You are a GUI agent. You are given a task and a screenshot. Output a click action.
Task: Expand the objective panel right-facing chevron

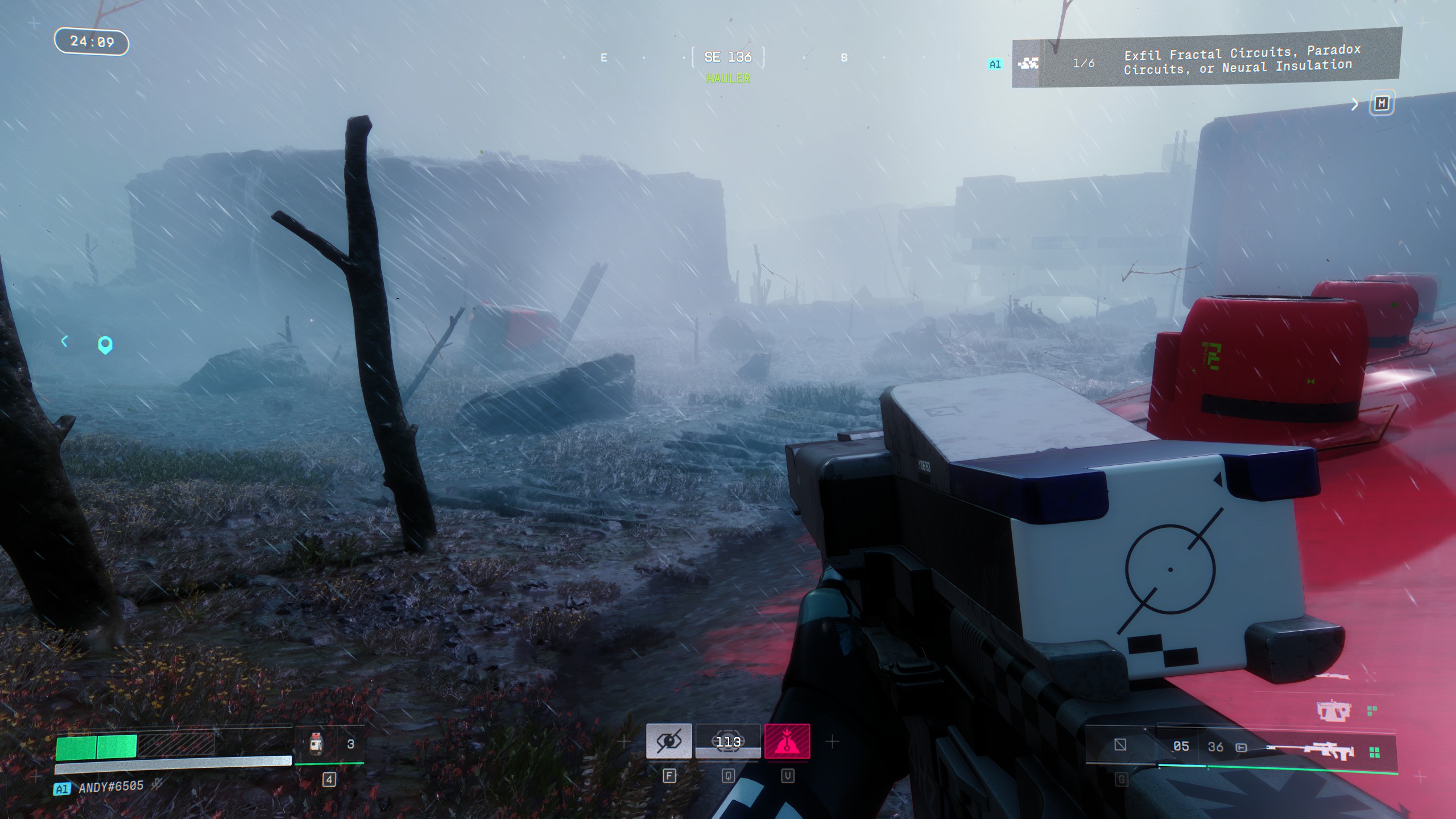[1355, 104]
